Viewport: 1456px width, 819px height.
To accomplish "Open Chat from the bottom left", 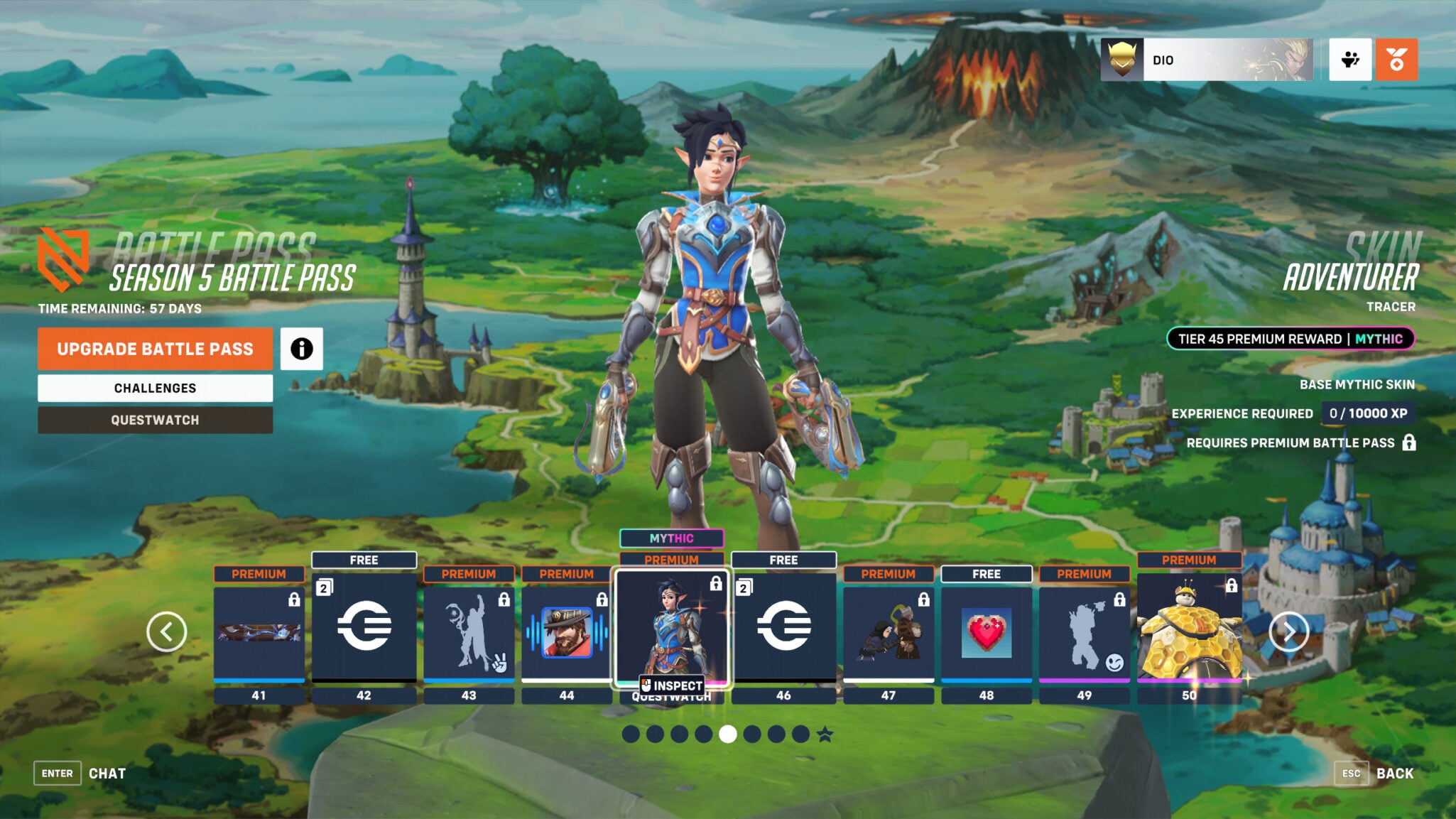I will tap(107, 773).
